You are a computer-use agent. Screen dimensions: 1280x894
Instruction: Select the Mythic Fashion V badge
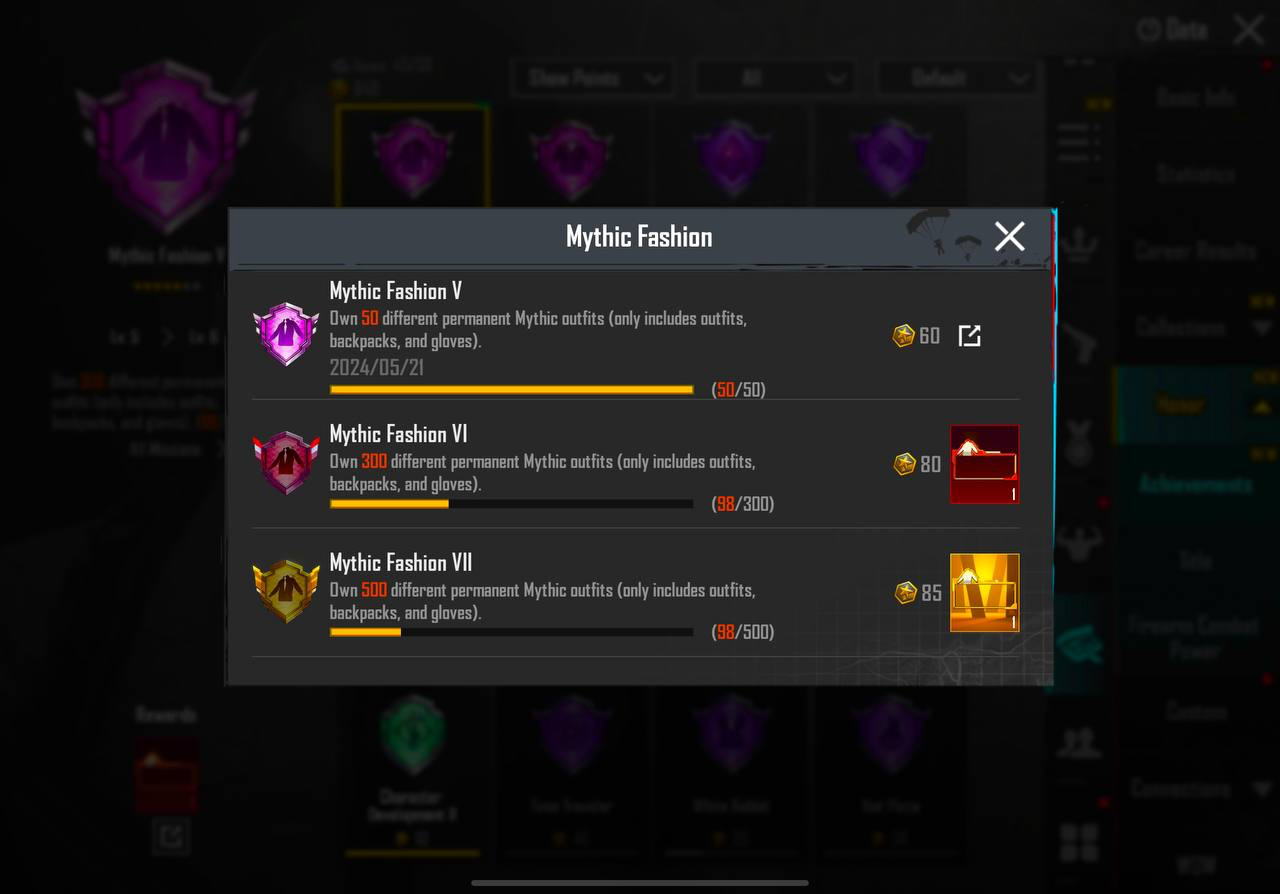286,334
